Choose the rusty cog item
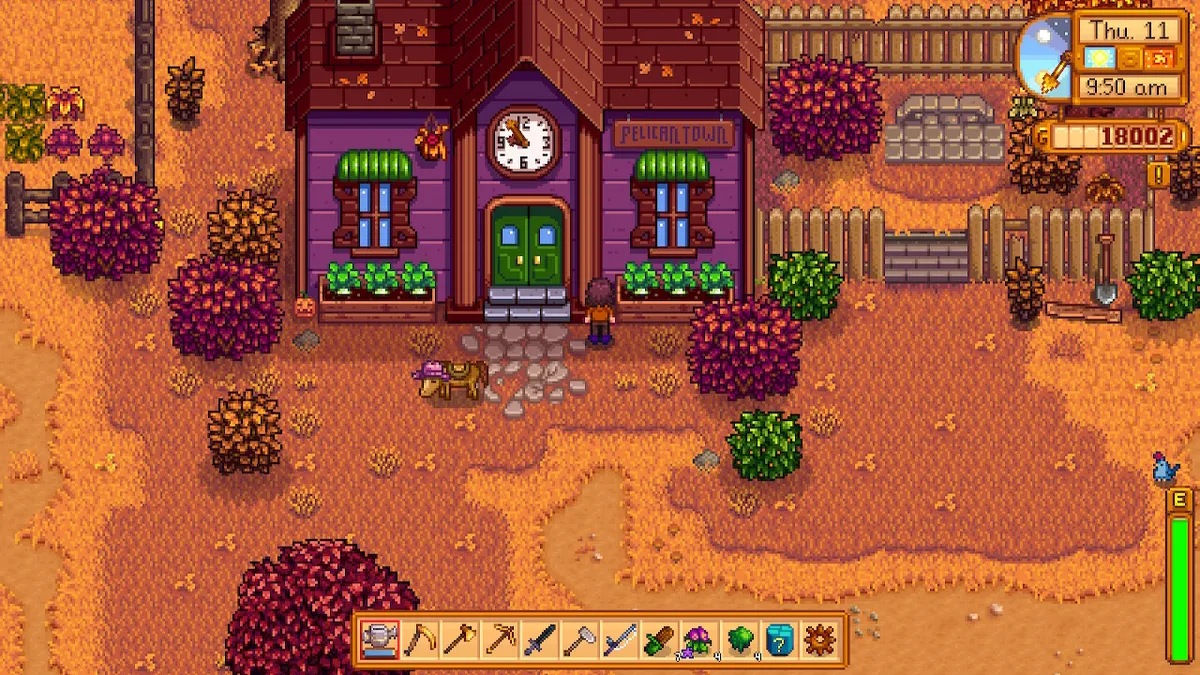1200x675 pixels. (818, 638)
